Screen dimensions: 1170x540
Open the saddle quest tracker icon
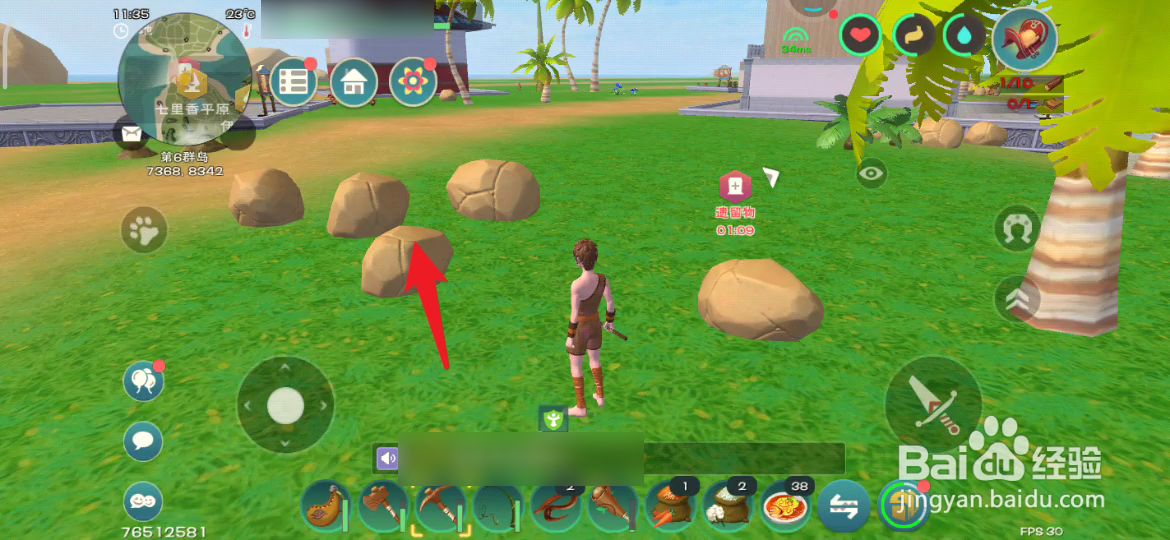click(1024, 40)
